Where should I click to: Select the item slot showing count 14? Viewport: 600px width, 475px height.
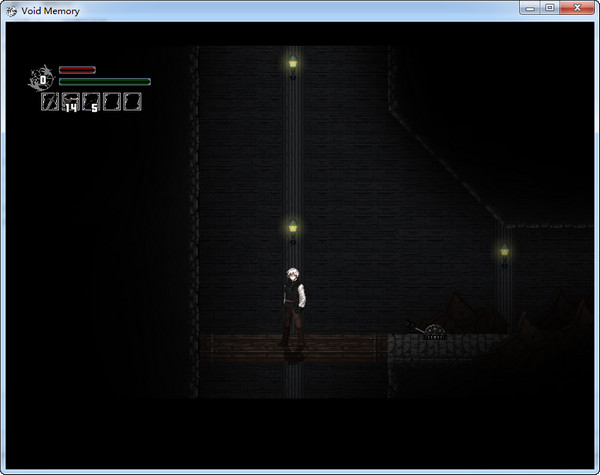[70, 101]
